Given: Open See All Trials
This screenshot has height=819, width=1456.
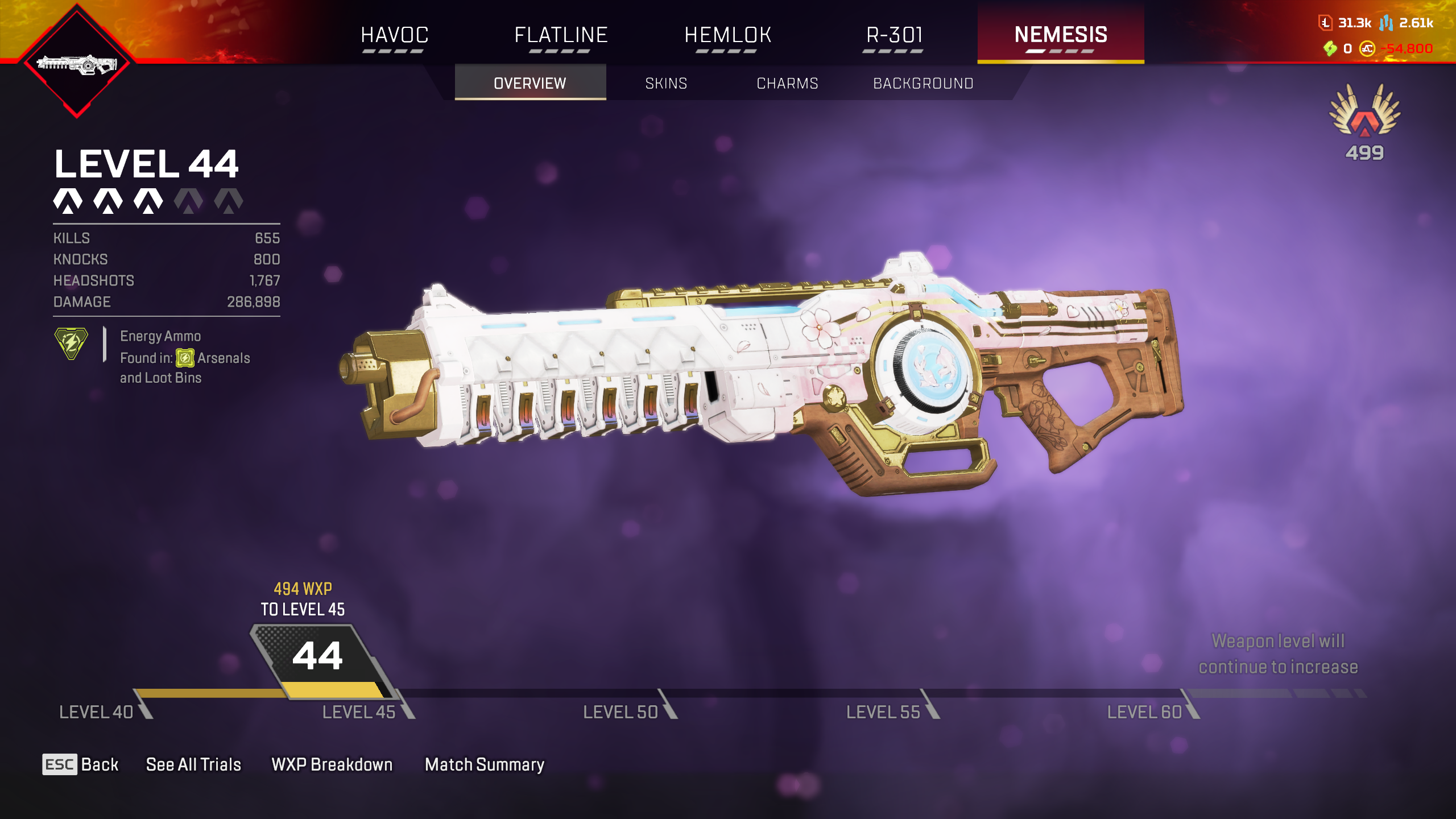Looking at the screenshot, I should [x=193, y=764].
